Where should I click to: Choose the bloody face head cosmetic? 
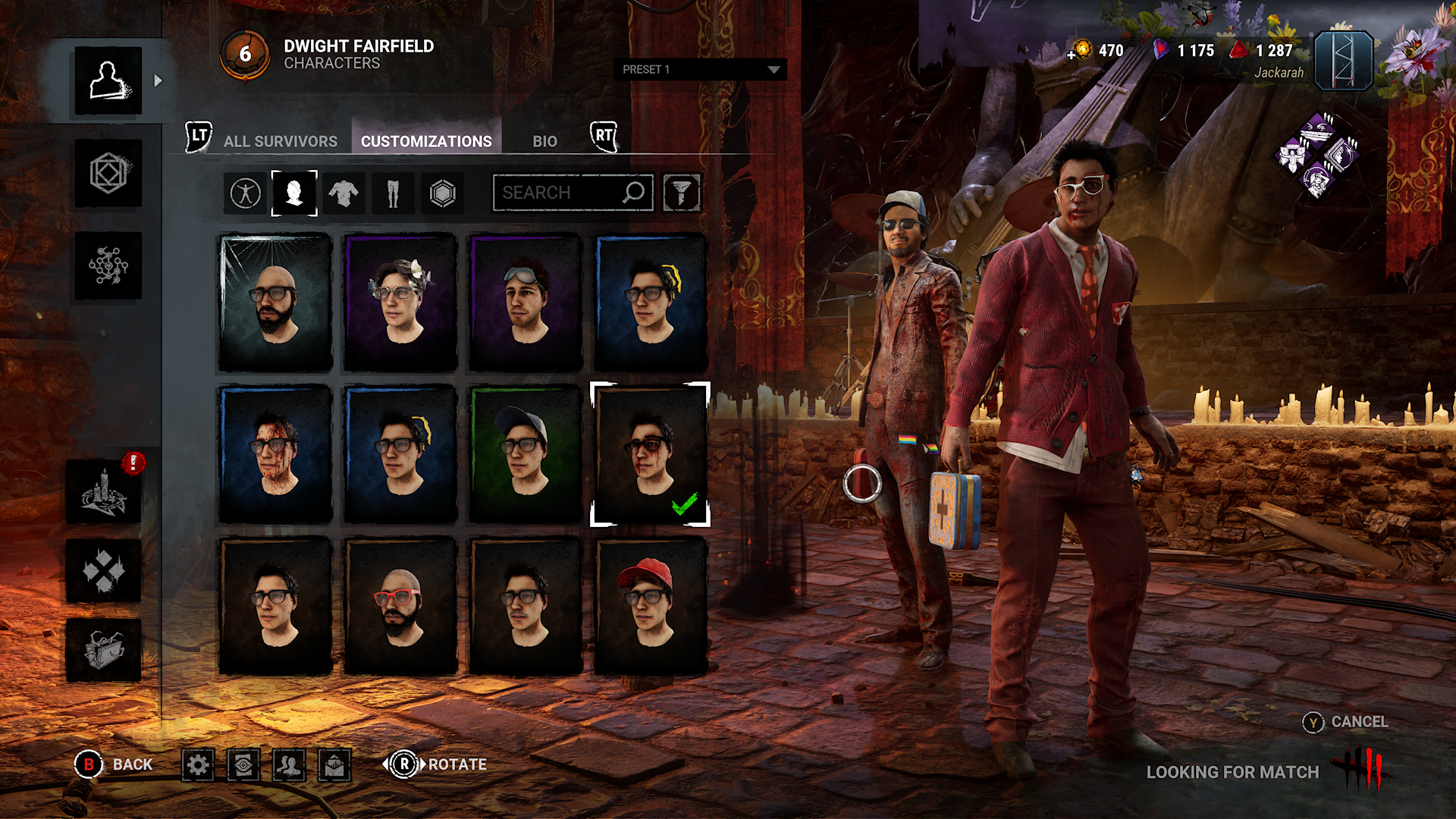(275, 454)
